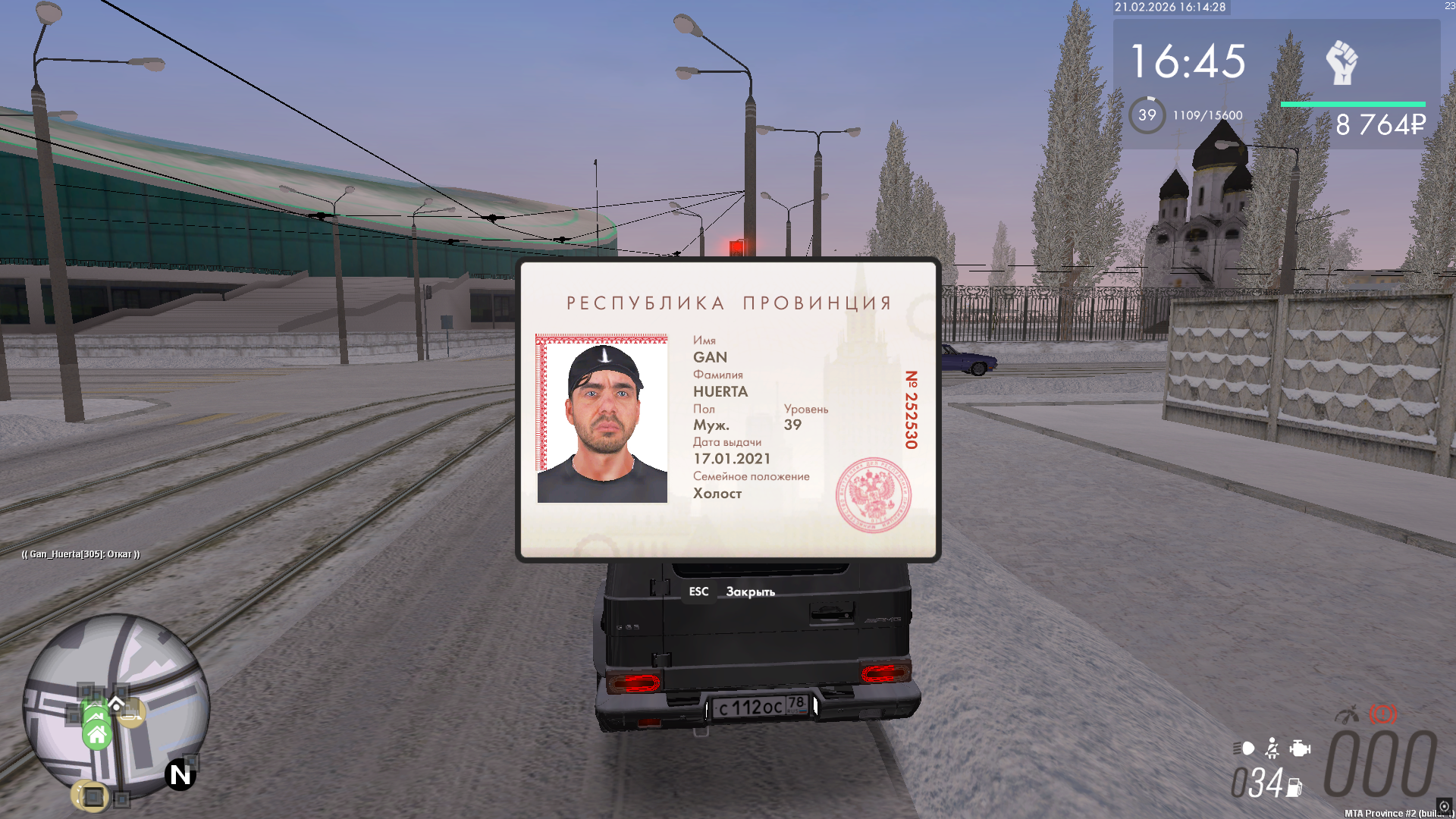
Task: Click the seatbelt indicator icon
Action: coord(1272,748)
